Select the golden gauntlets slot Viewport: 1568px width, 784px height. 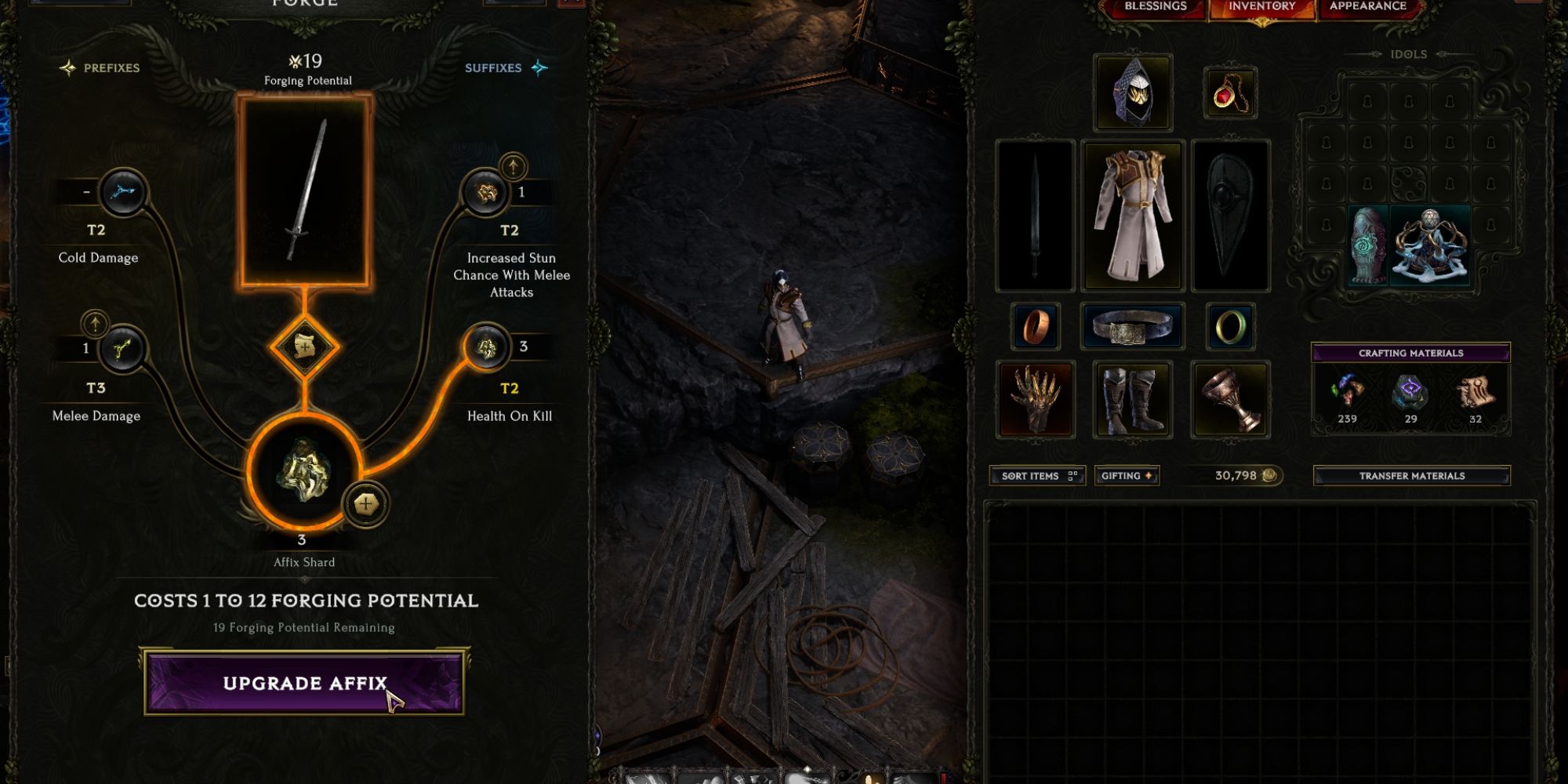coord(1035,399)
